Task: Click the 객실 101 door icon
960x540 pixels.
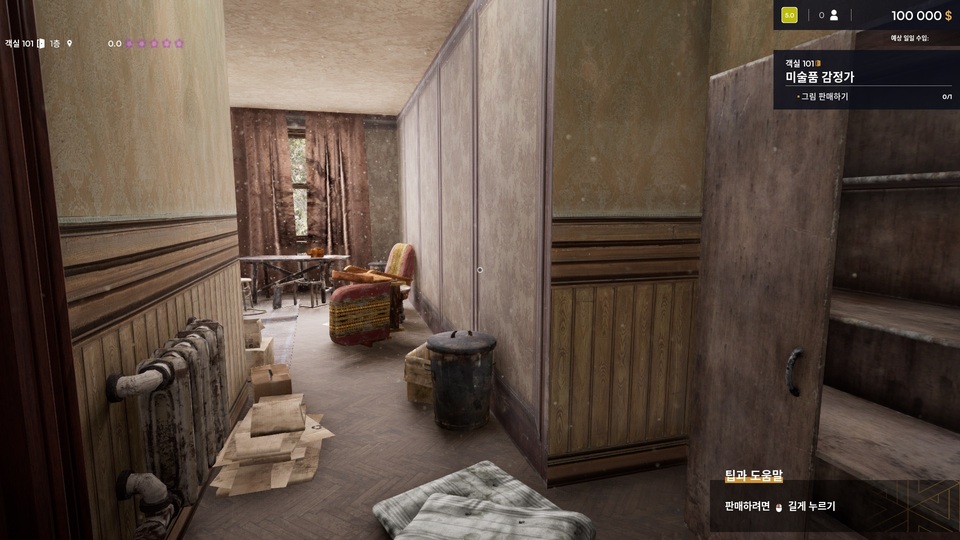Action: [x=41, y=44]
